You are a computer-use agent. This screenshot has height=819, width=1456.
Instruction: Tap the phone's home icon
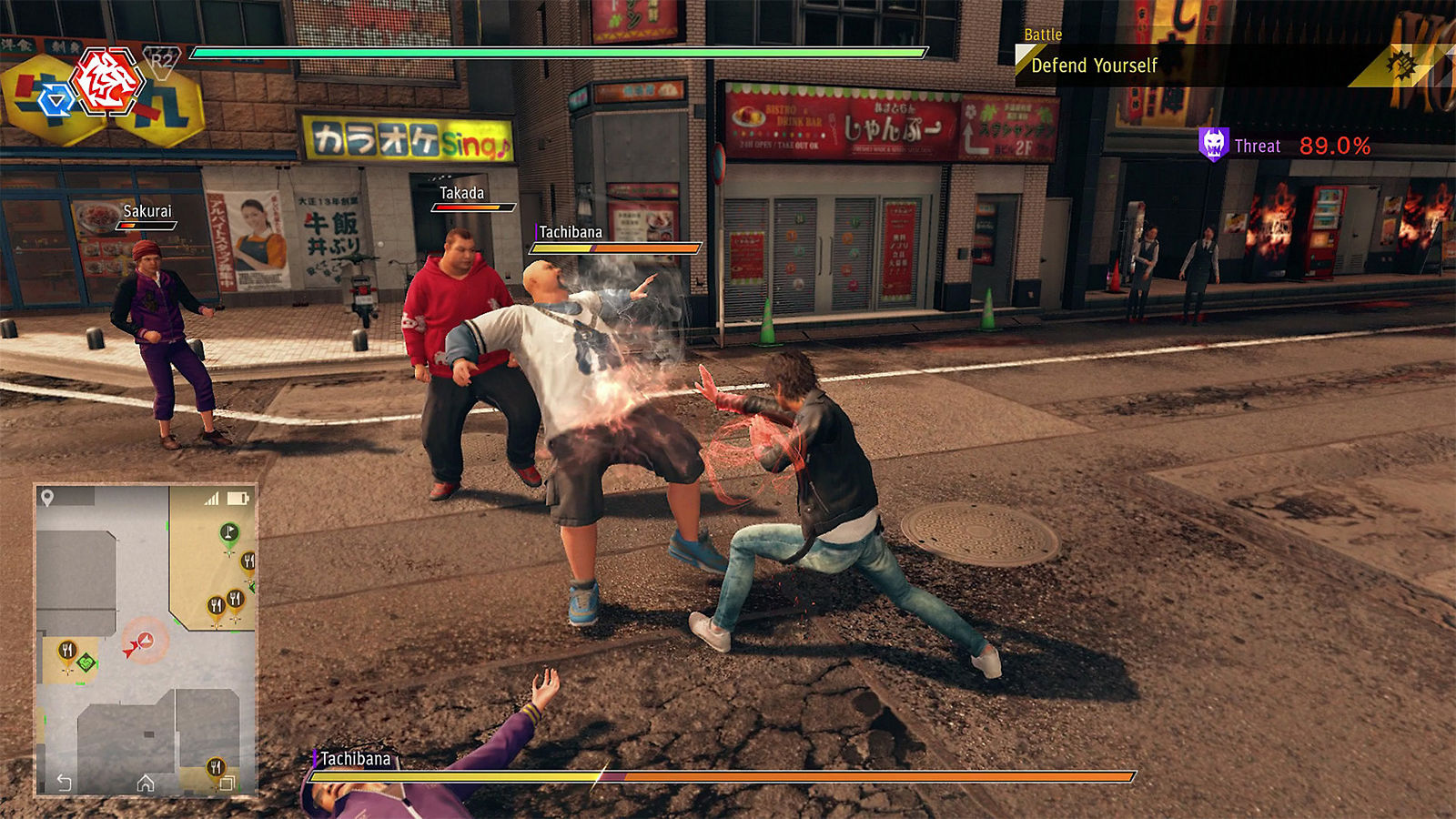point(146,783)
